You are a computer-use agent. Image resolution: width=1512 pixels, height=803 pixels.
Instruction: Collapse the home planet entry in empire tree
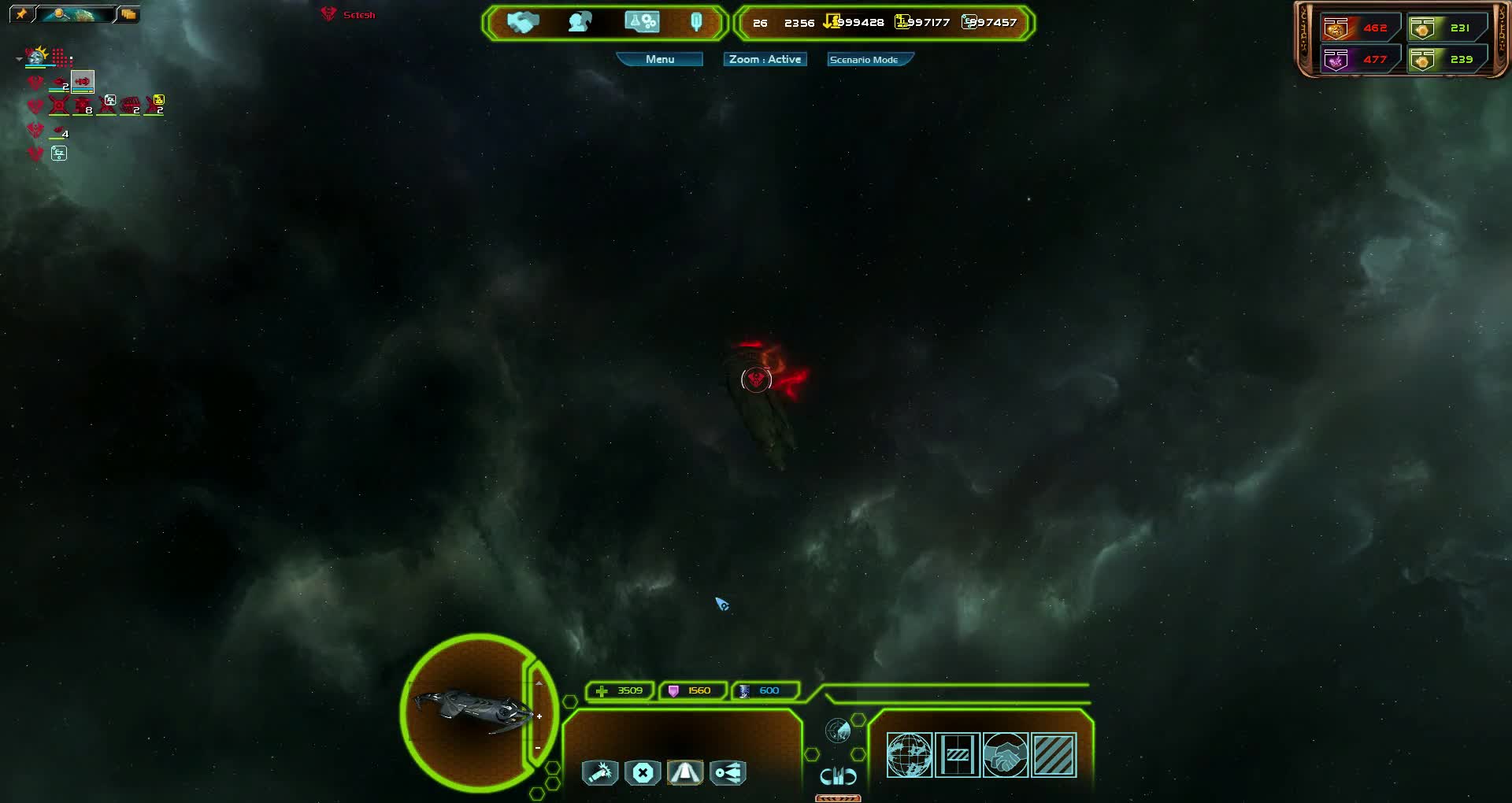point(18,57)
